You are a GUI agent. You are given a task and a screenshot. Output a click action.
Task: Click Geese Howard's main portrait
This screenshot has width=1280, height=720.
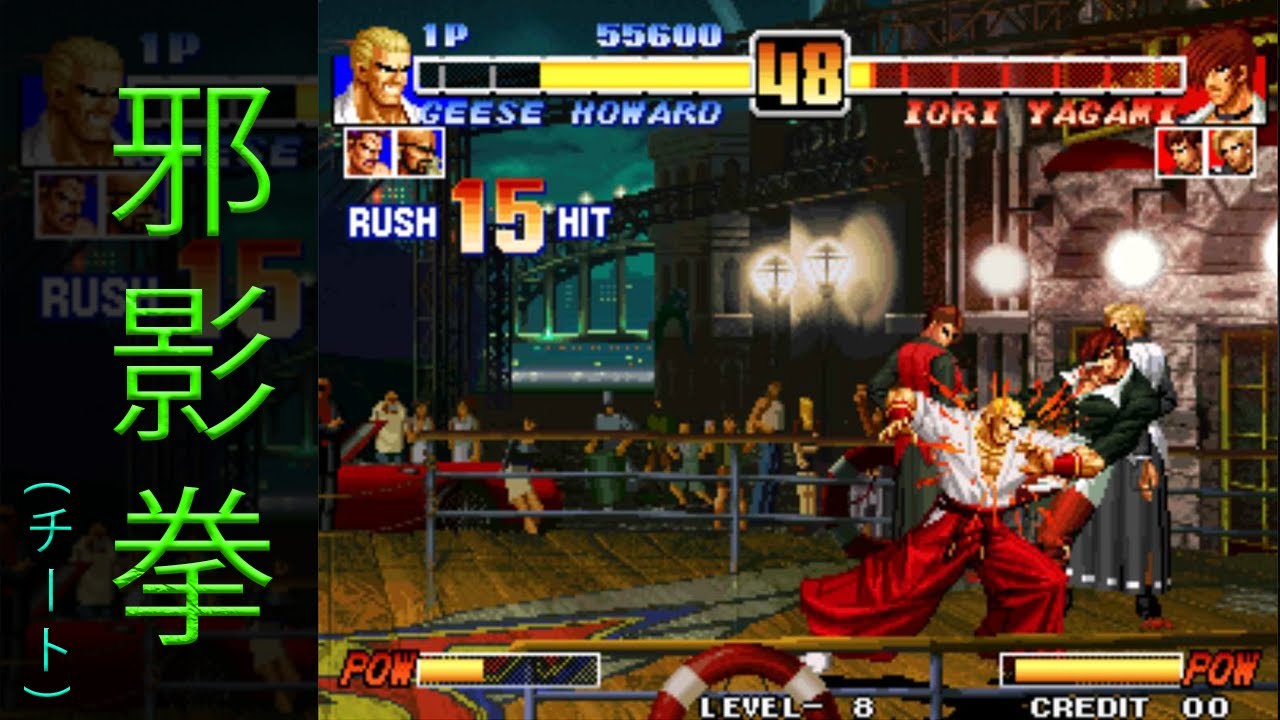[373, 76]
